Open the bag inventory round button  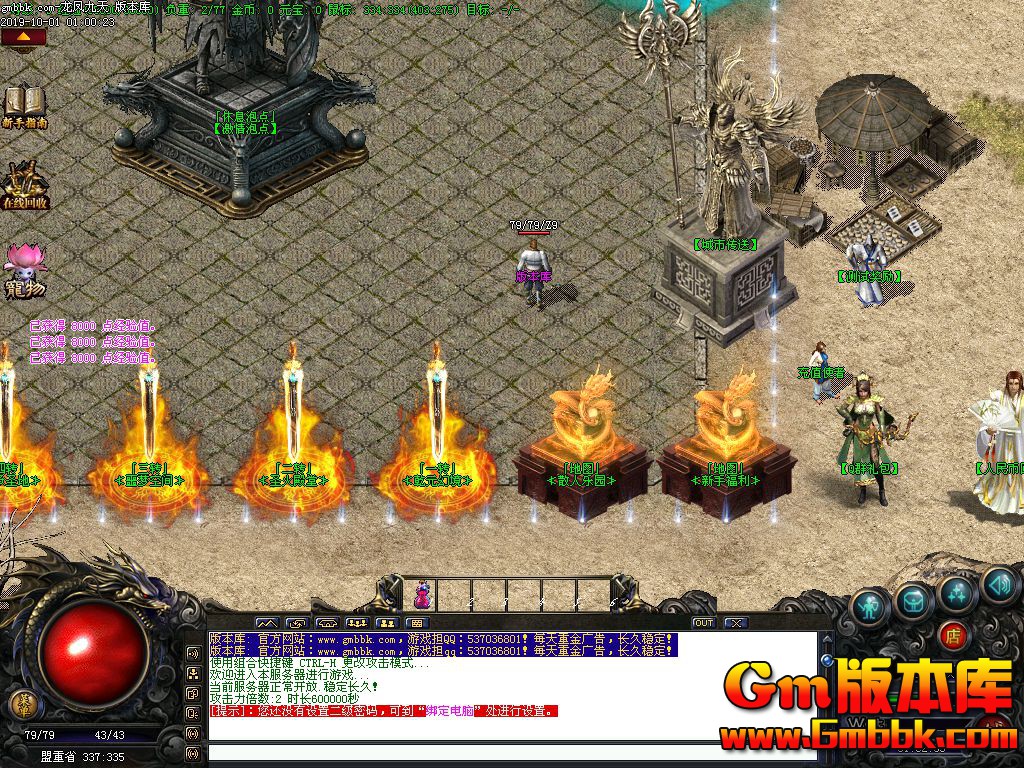914,599
